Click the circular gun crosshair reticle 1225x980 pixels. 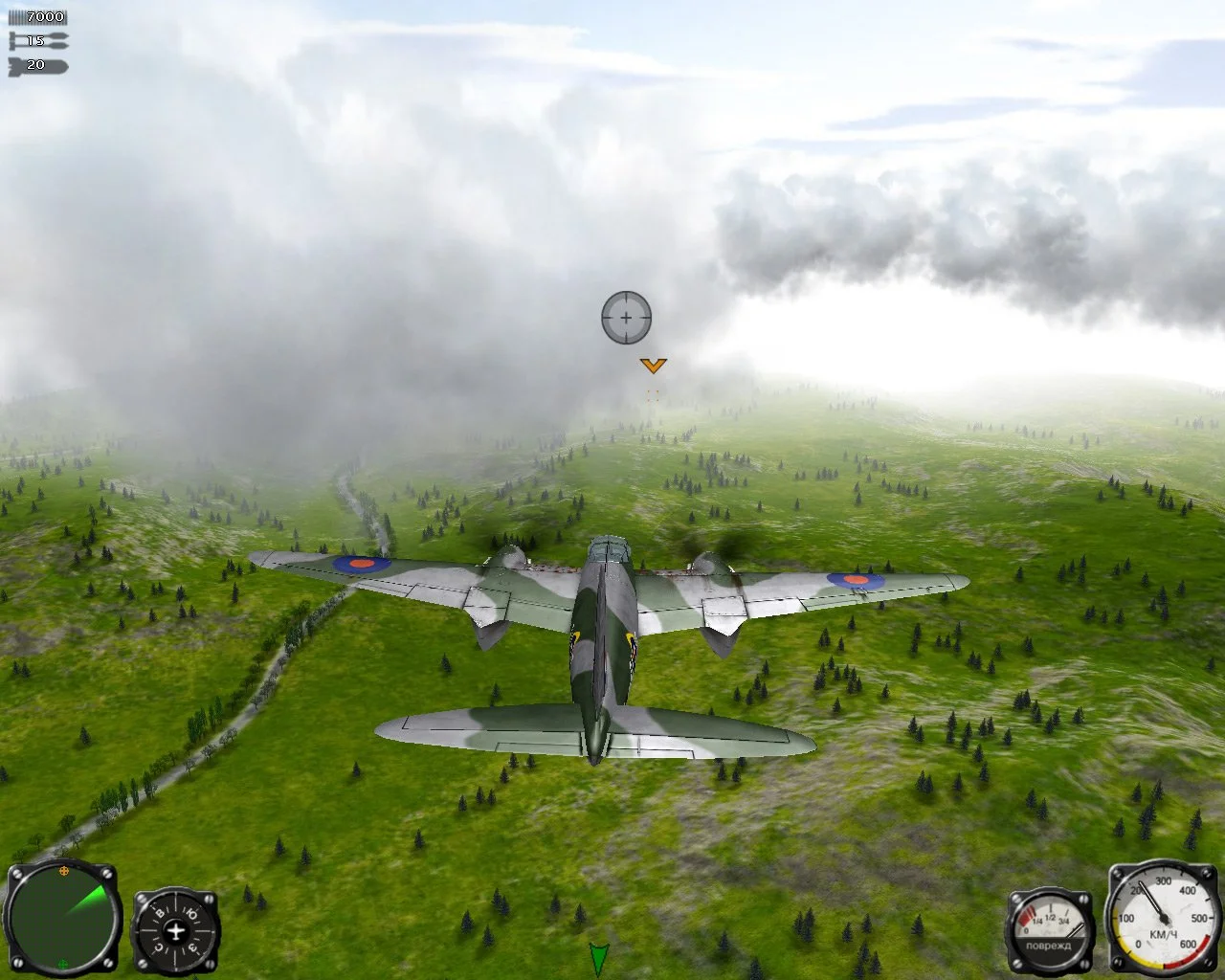click(x=625, y=318)
